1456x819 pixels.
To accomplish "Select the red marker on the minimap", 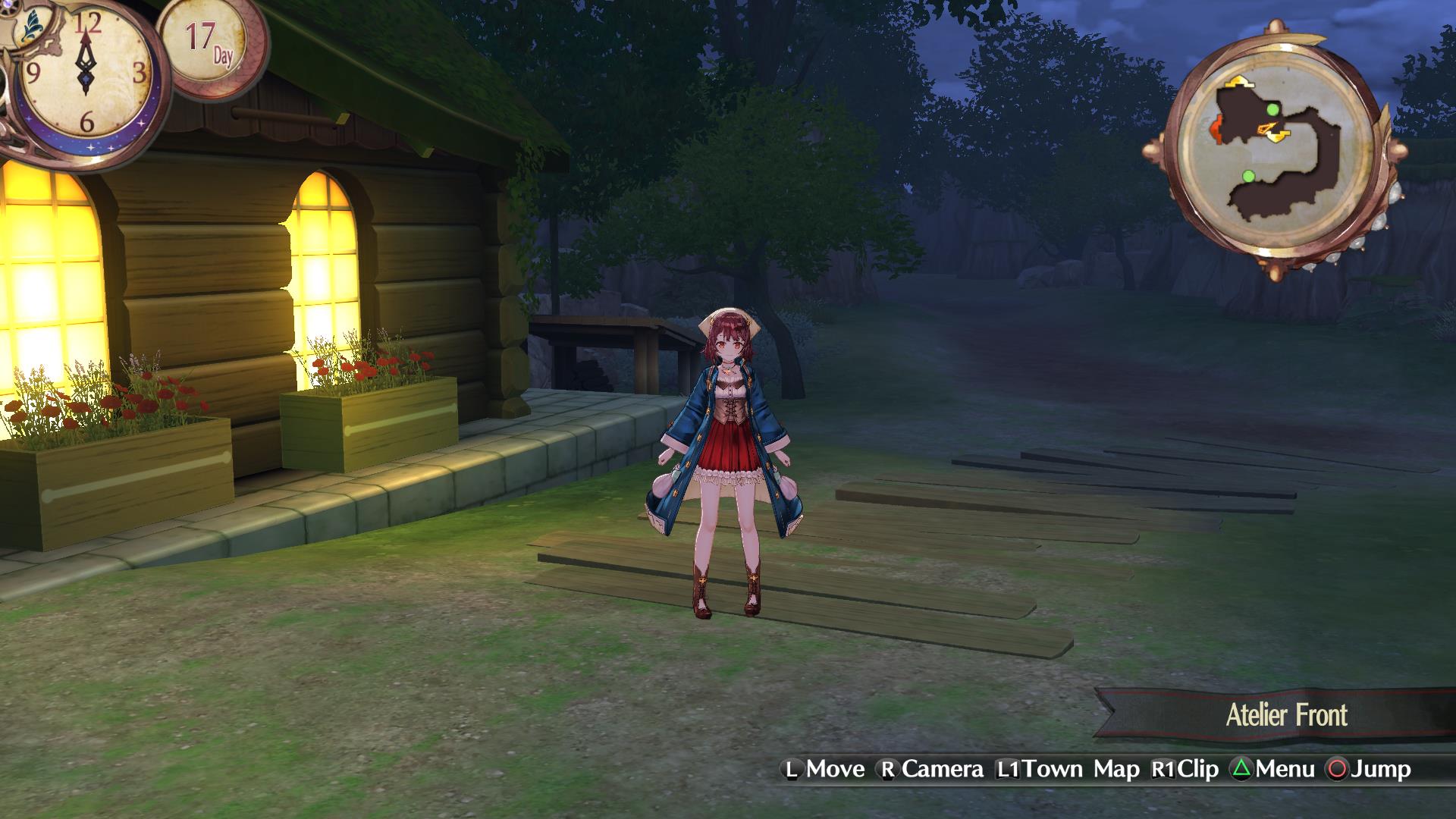I will click(x=1216, y=130).
